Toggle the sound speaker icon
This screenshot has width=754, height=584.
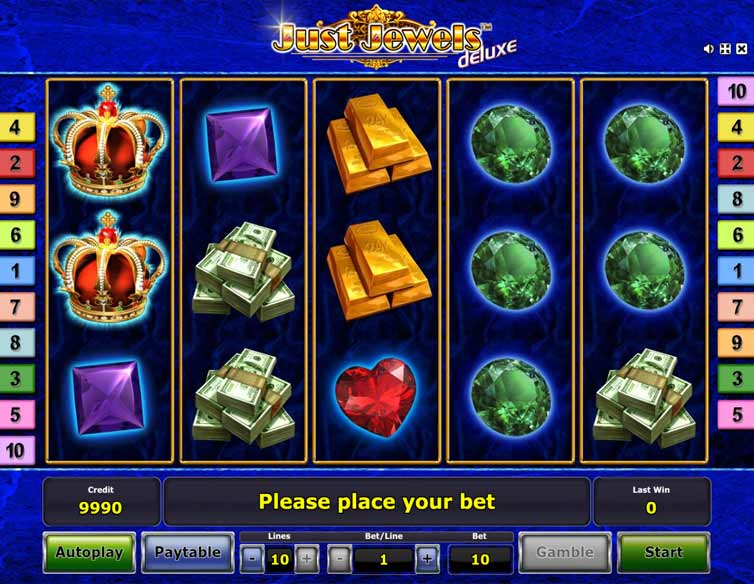tap(709, 48)
